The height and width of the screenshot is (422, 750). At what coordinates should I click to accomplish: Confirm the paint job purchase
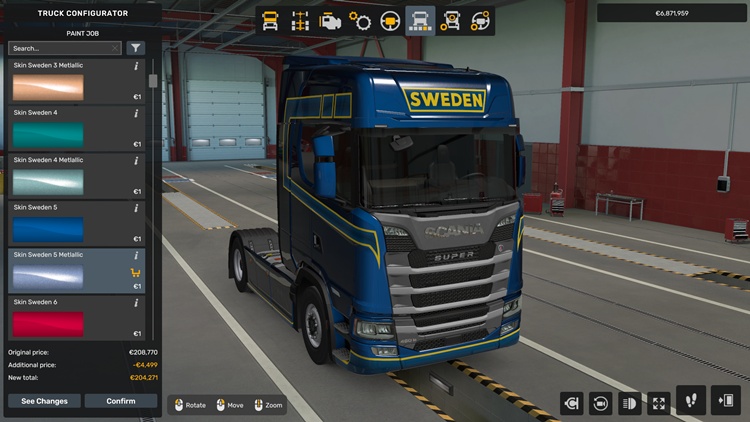tap(121, 401)
